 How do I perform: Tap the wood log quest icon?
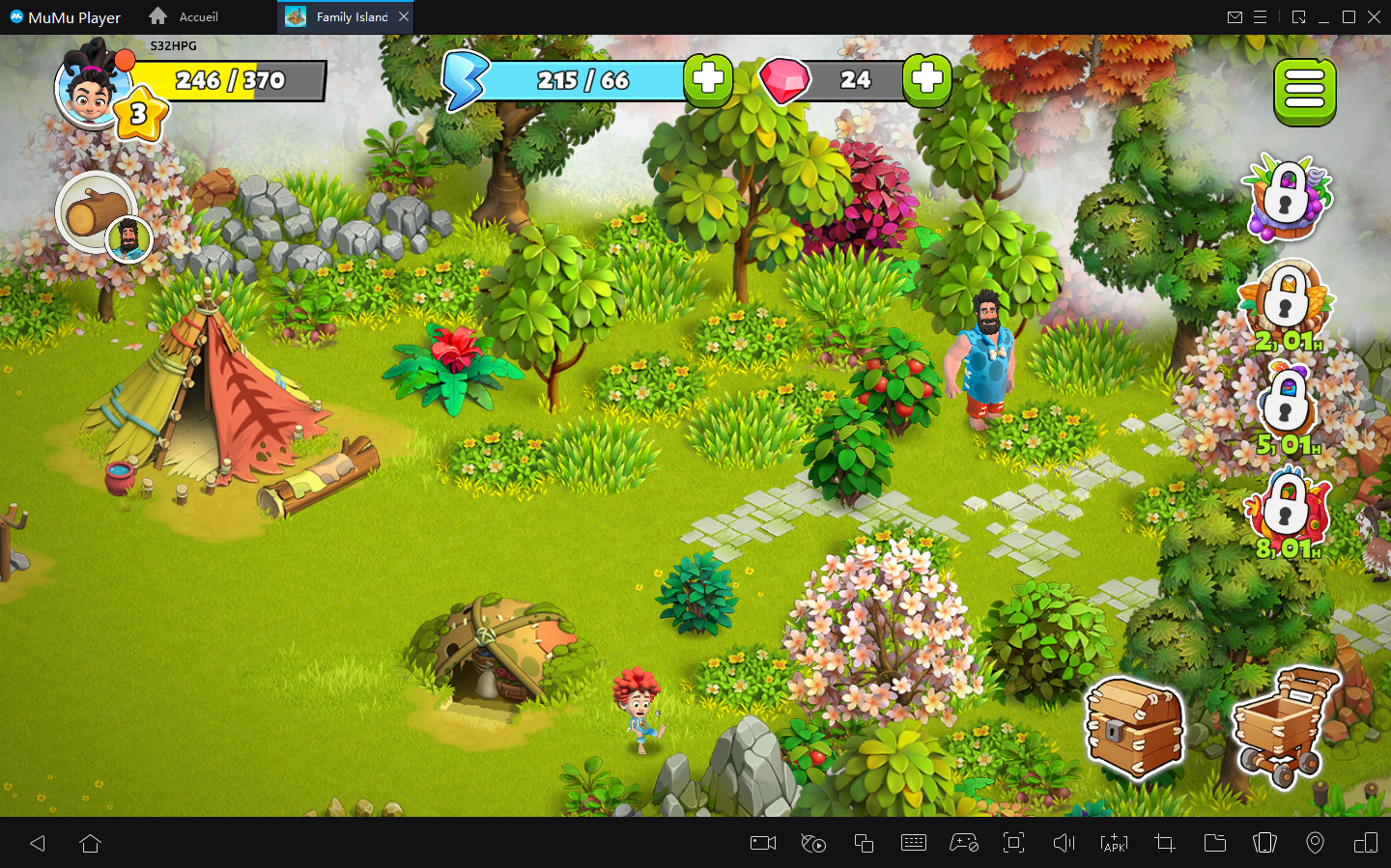coord(97,212)
